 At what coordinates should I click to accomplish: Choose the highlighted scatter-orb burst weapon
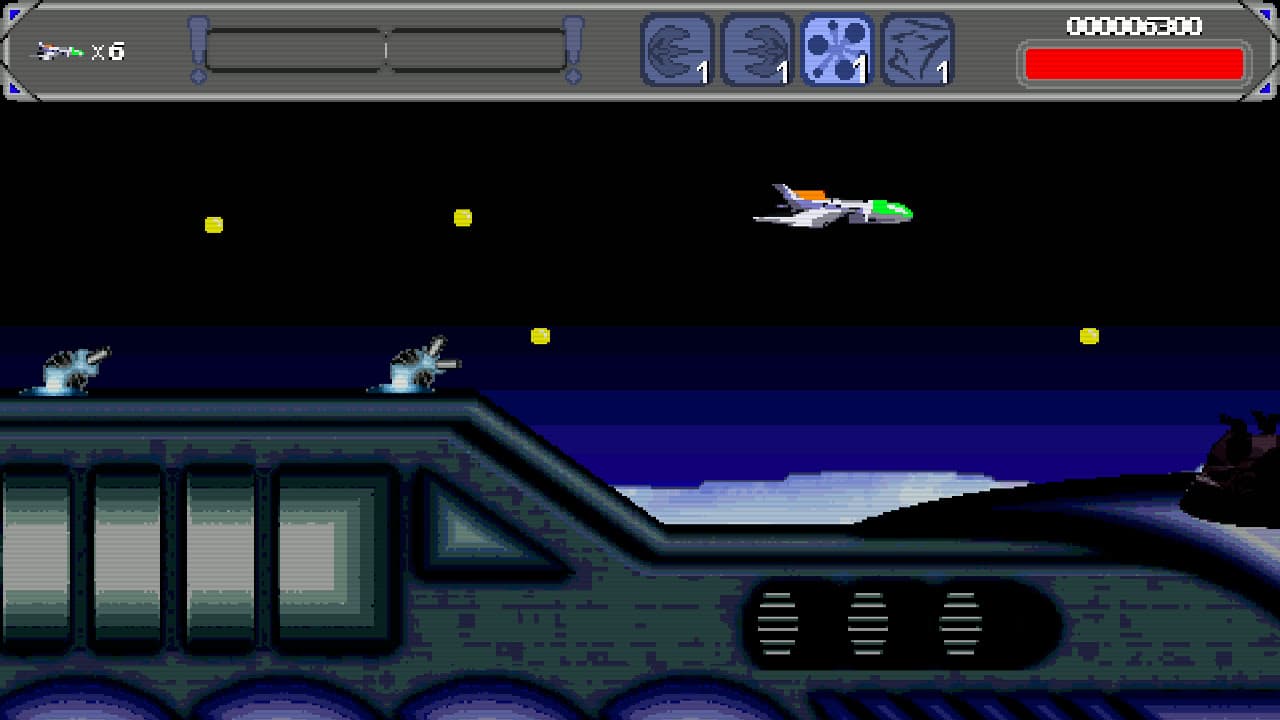coord(837,50)
